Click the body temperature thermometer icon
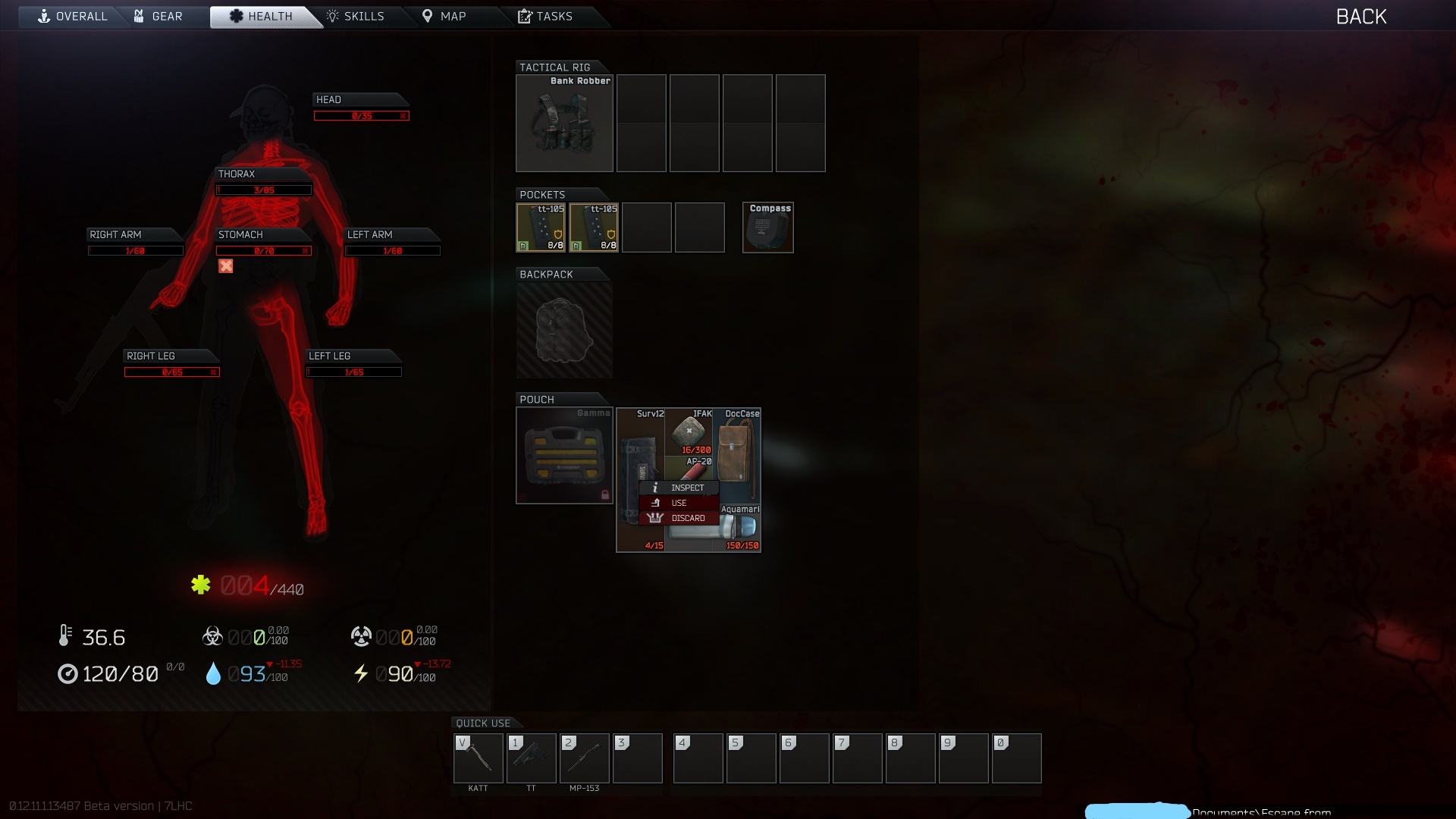Screen dimensions: 1456x819 pyautogui.click(x=65, y=636)
